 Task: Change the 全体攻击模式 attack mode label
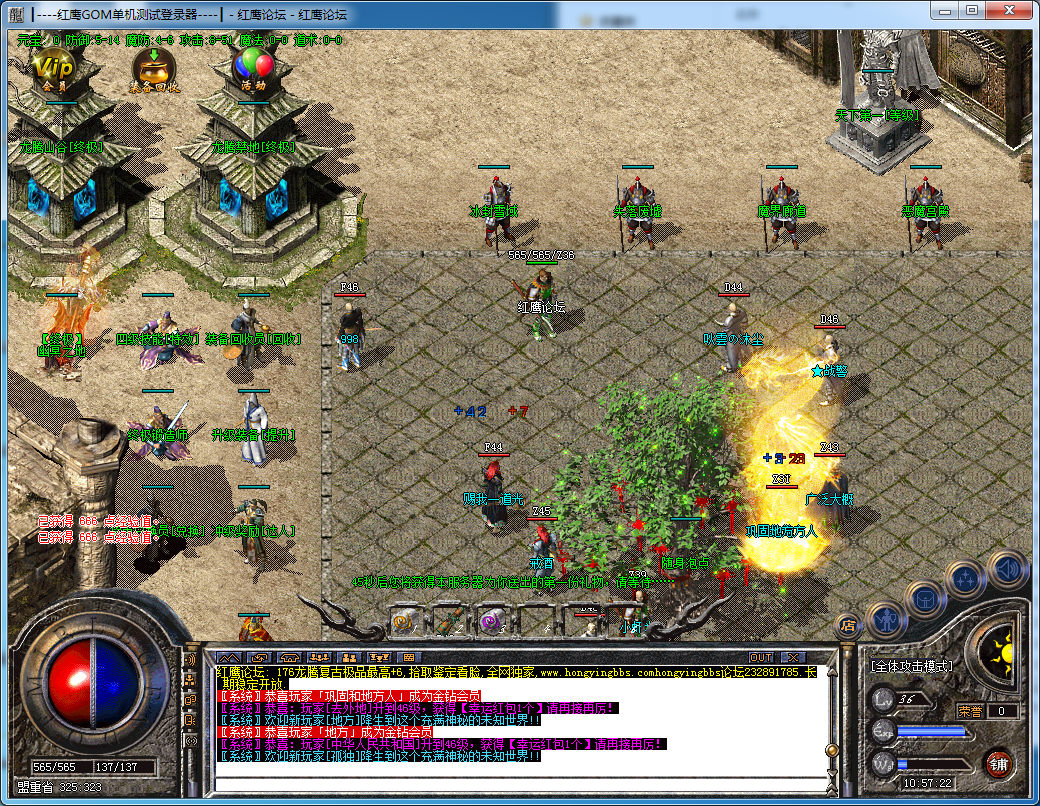(x=912, y=665)
